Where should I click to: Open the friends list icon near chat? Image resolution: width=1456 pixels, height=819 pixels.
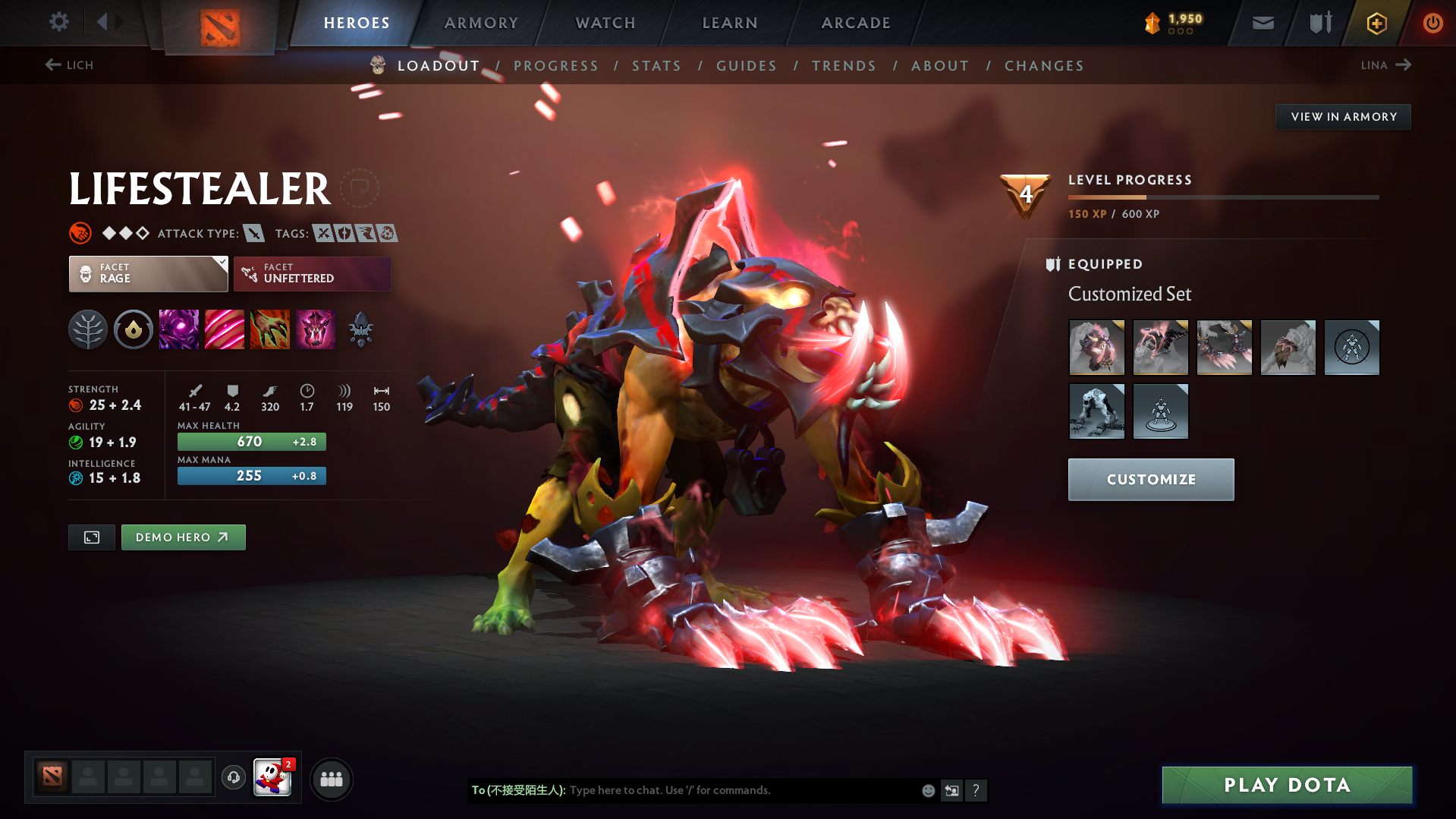[x=331, y=779]
